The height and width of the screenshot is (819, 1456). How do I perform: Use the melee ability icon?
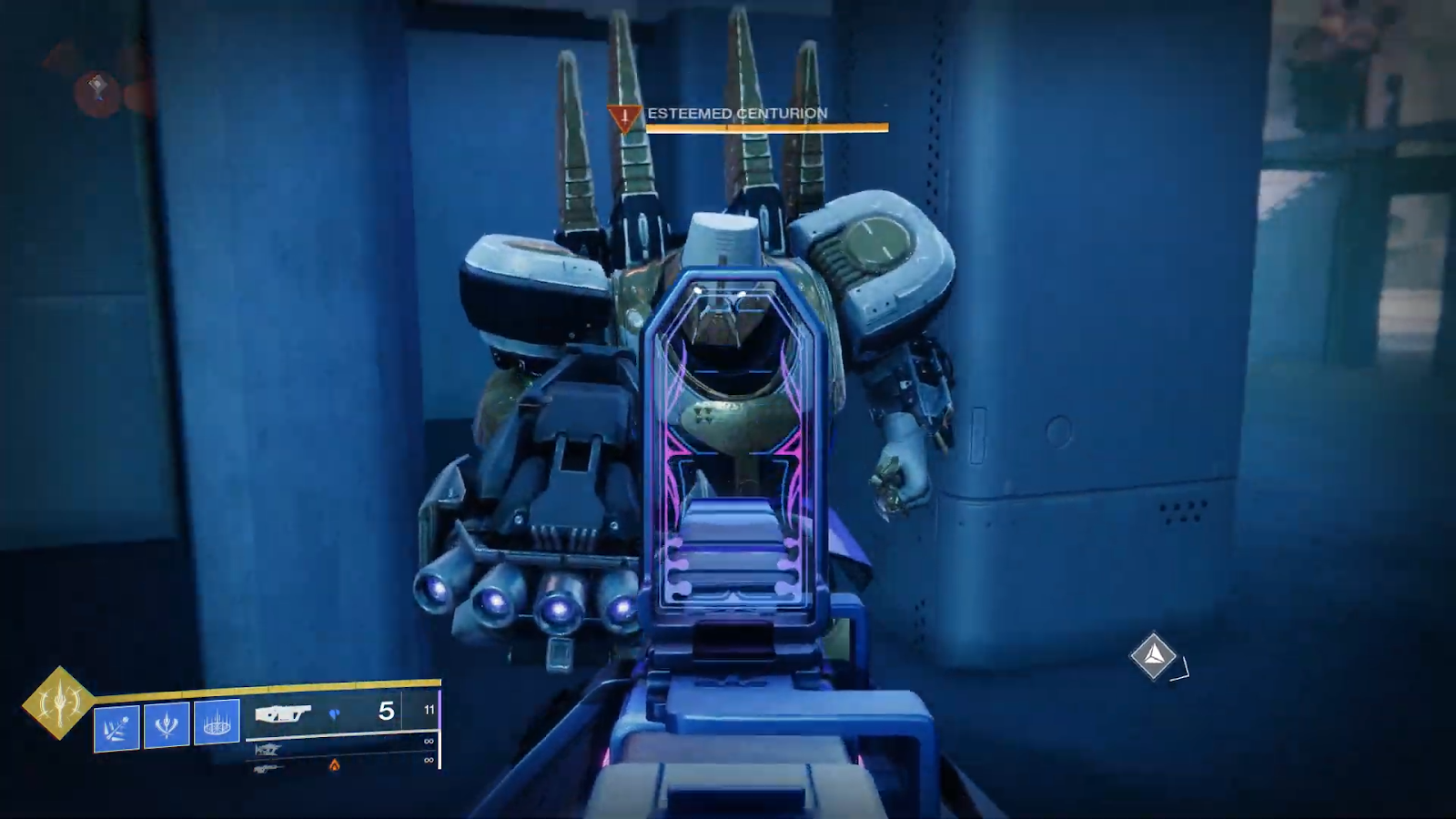167,725
